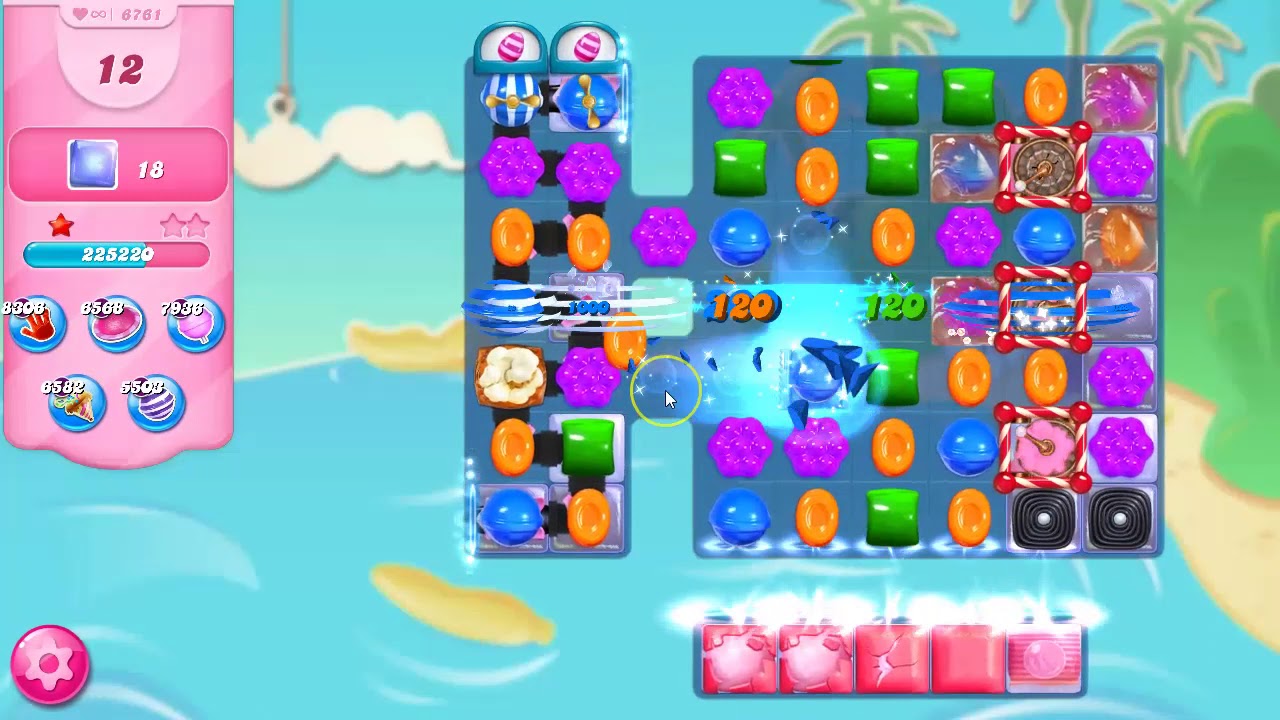Open the settings gear button
Viewport: 1280px width, 720px height.
pyautogui.click(x=47, y=663)
